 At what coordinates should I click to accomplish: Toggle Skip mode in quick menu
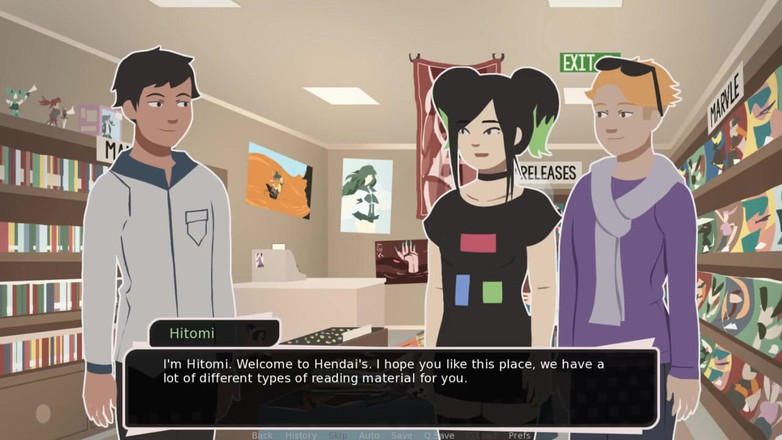339,435
